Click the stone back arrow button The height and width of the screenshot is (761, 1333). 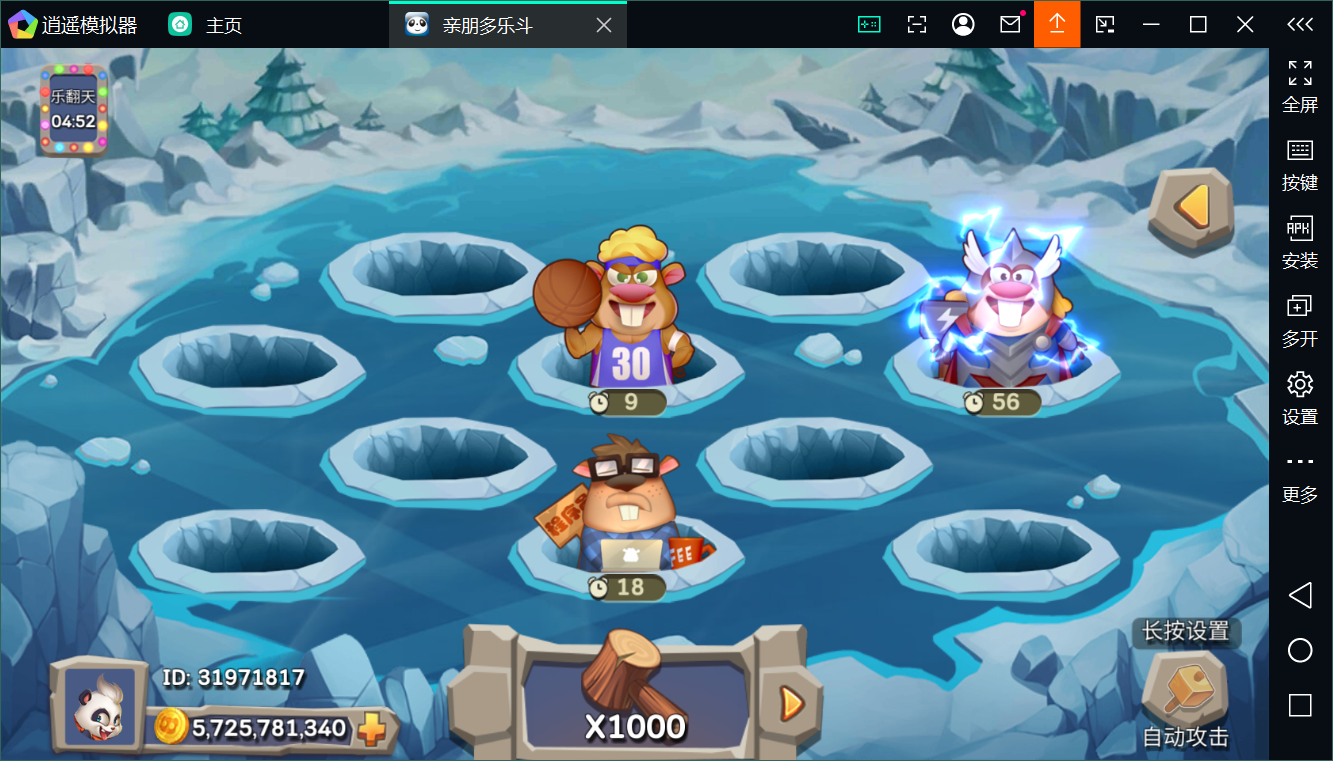[x=1190, y=208]
